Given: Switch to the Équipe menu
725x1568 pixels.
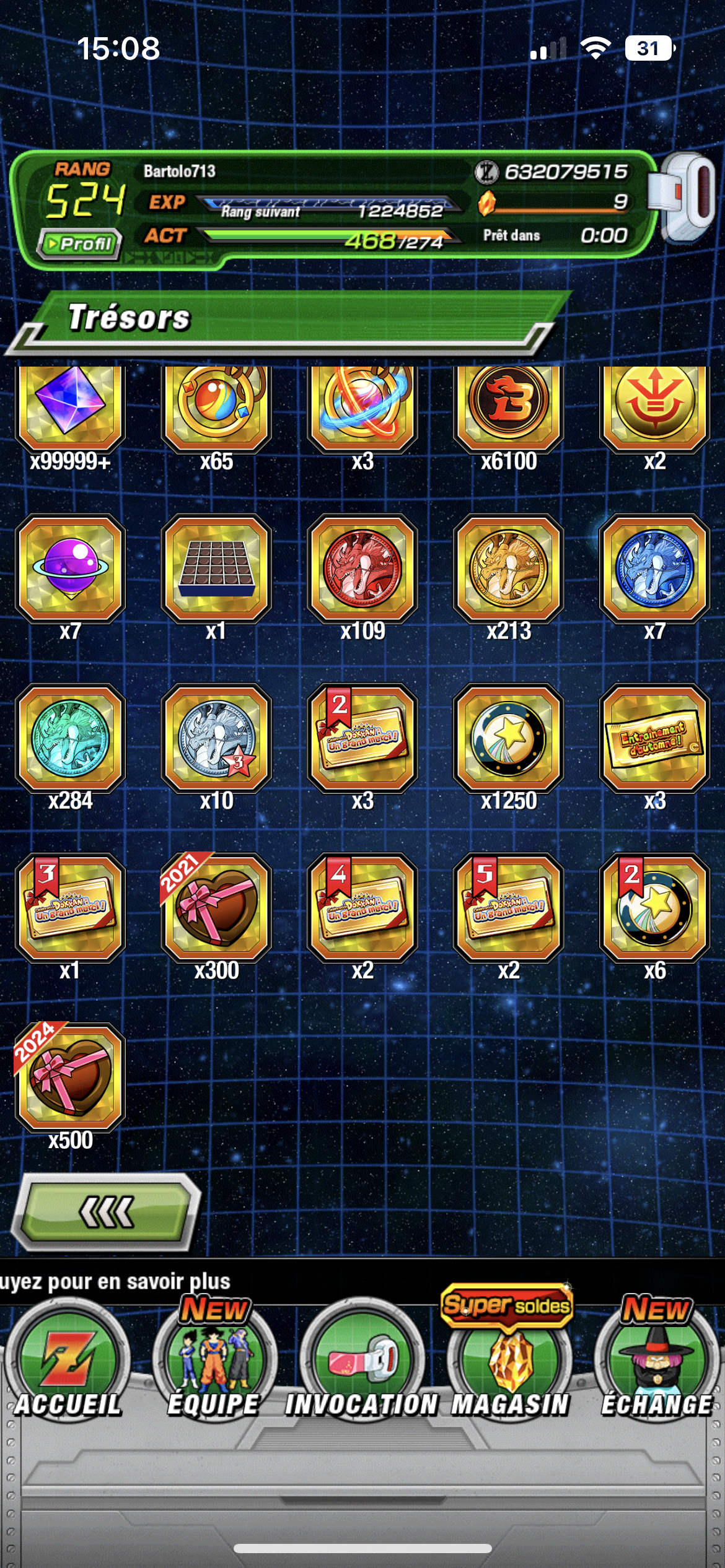Looking at the screenshot, I should tap(214, 1362).
